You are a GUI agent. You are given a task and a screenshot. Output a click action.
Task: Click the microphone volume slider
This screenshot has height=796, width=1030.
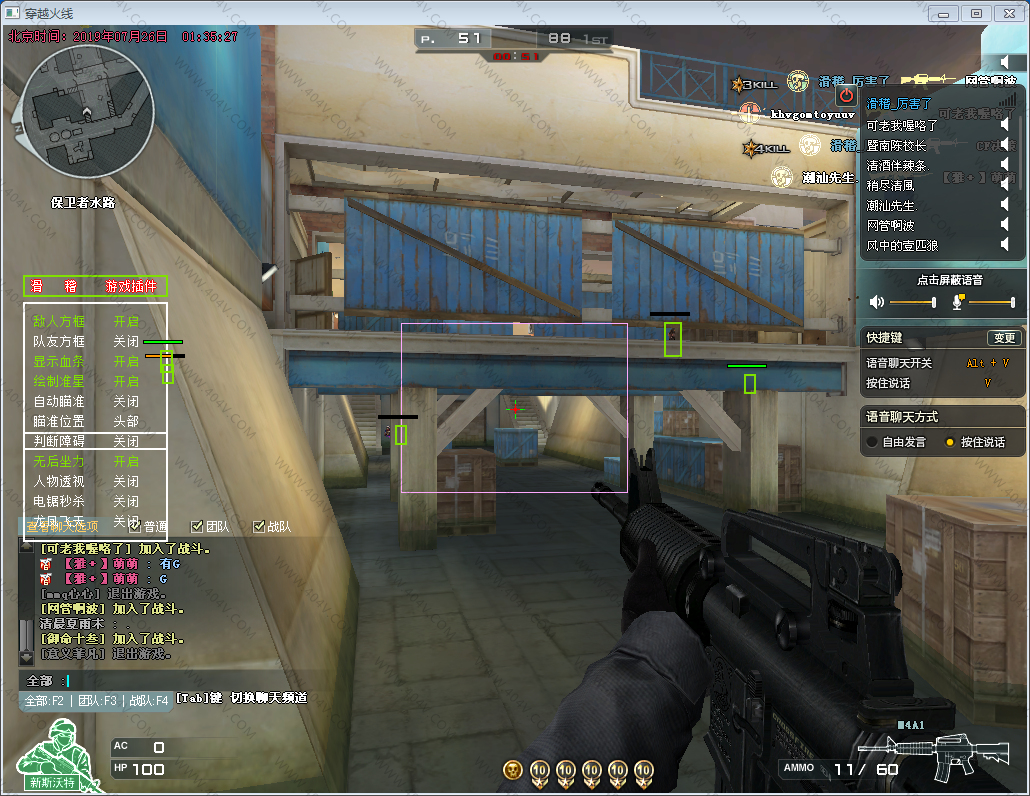tap(990, 302)
